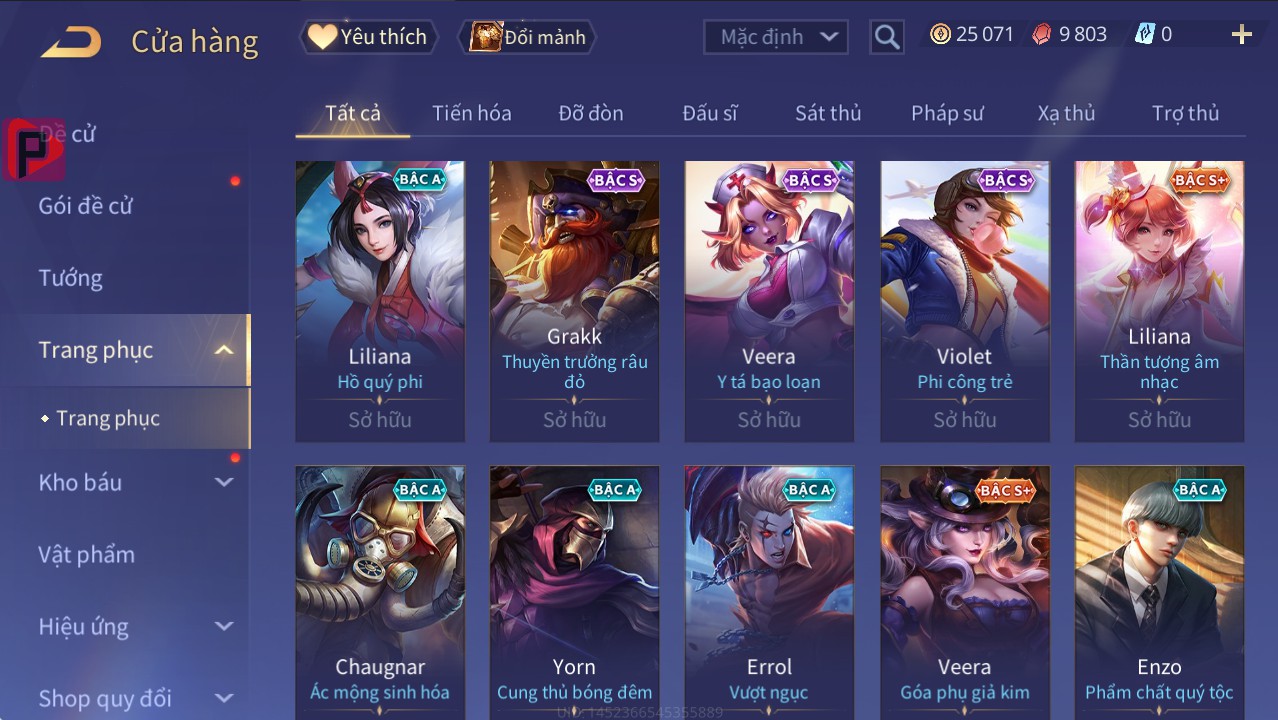The image size is (1278, 720).
Task: Add currency with the plus button
Action: coord(1241,35)
